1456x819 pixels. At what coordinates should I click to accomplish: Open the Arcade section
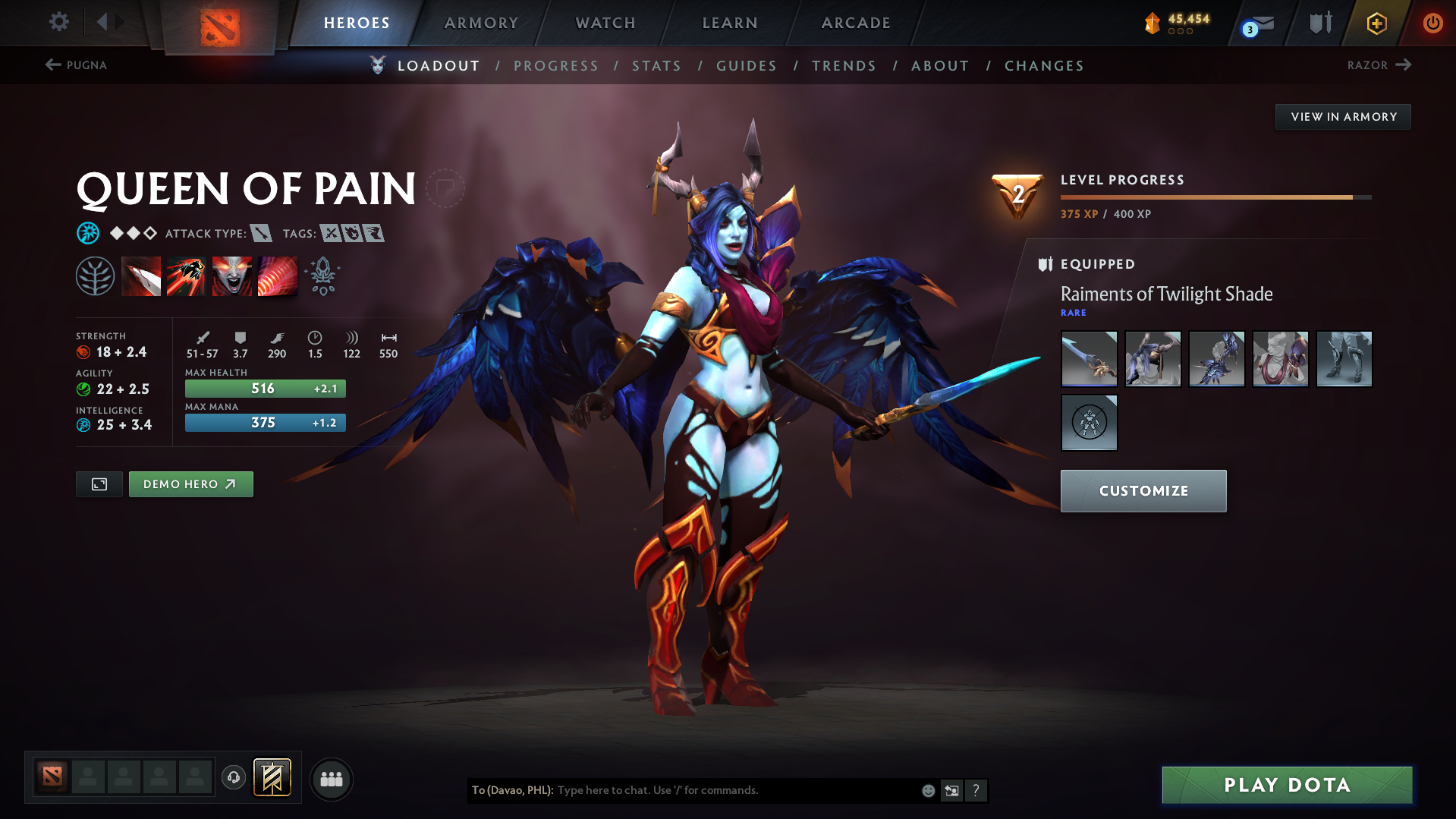pyautogui.click(x=856, y=23)
